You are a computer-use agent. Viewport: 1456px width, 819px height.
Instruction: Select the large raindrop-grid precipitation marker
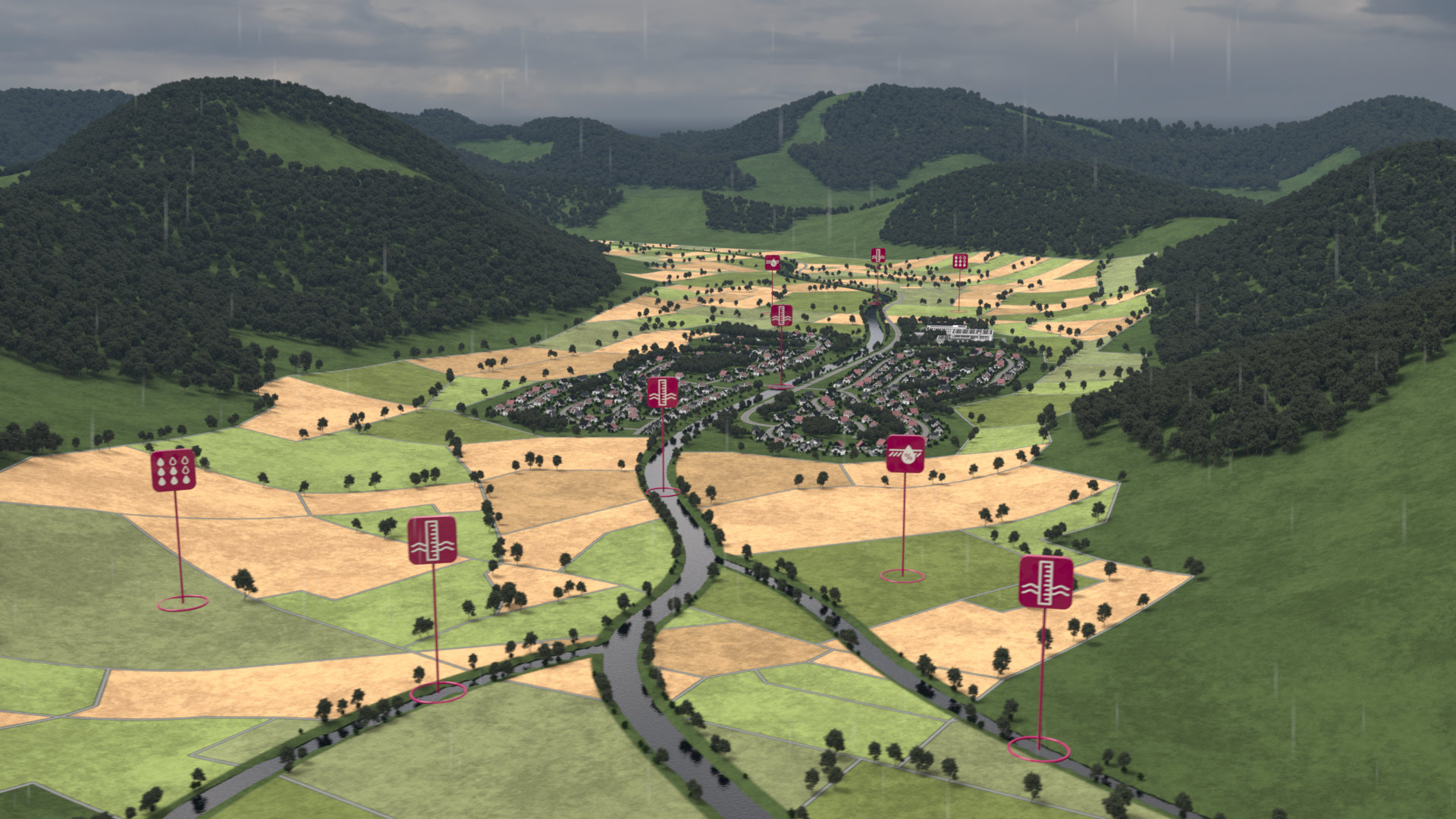[x=174, y=470]
